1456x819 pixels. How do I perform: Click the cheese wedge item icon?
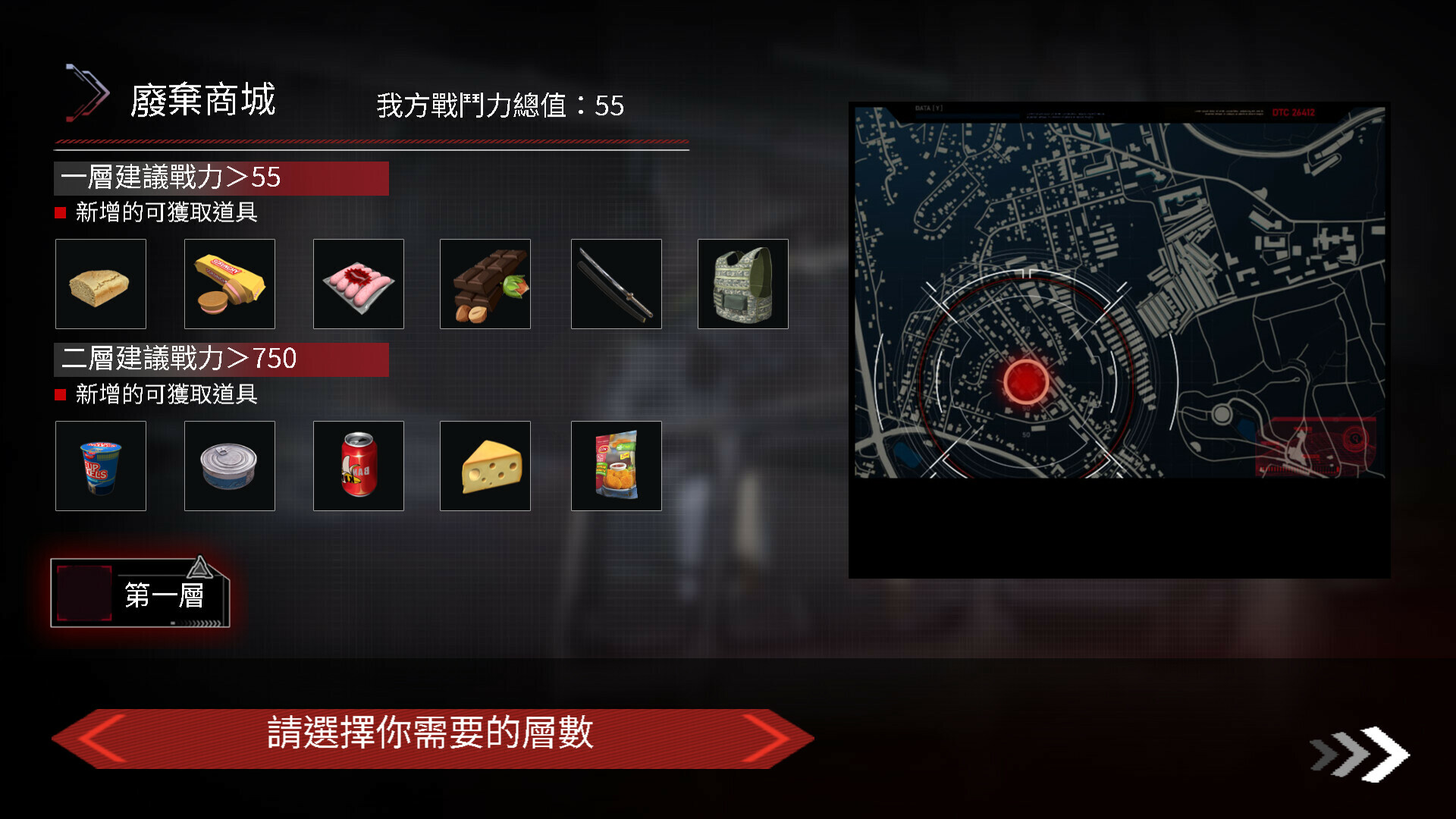pyautogui.click(x=485, y=466)
